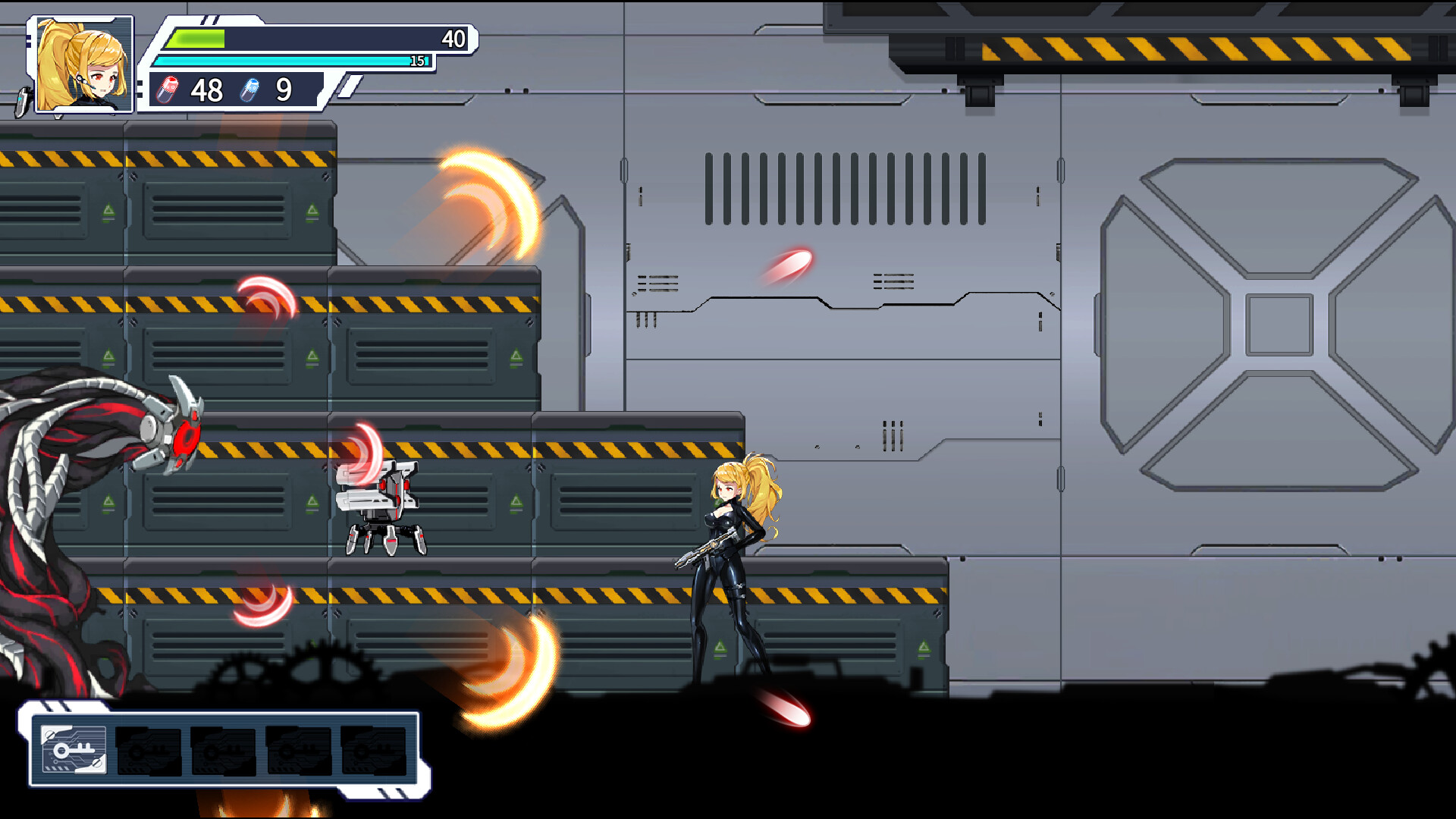
Task: Click the lit keycard icon in the inventory bar
Action: [74, 751]
